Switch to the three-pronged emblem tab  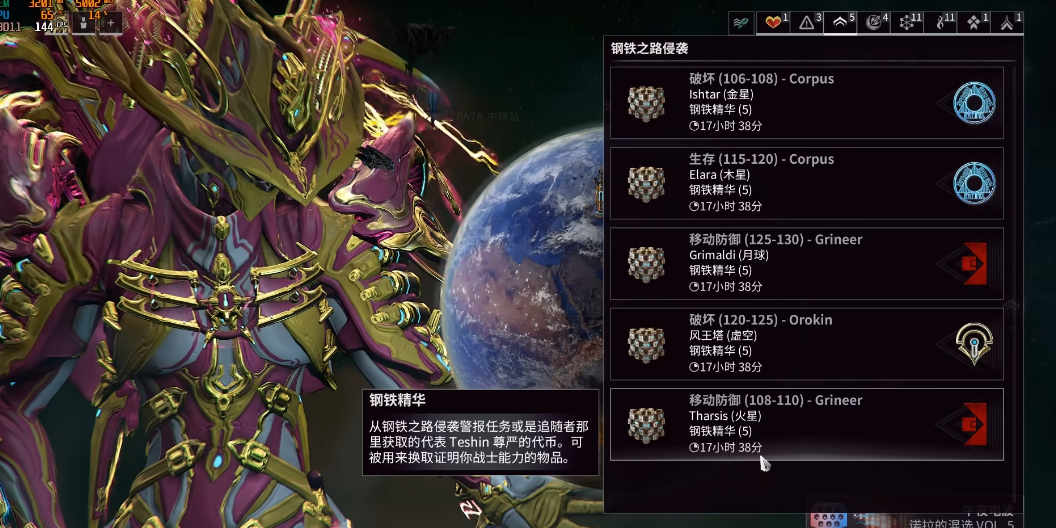1007,23
